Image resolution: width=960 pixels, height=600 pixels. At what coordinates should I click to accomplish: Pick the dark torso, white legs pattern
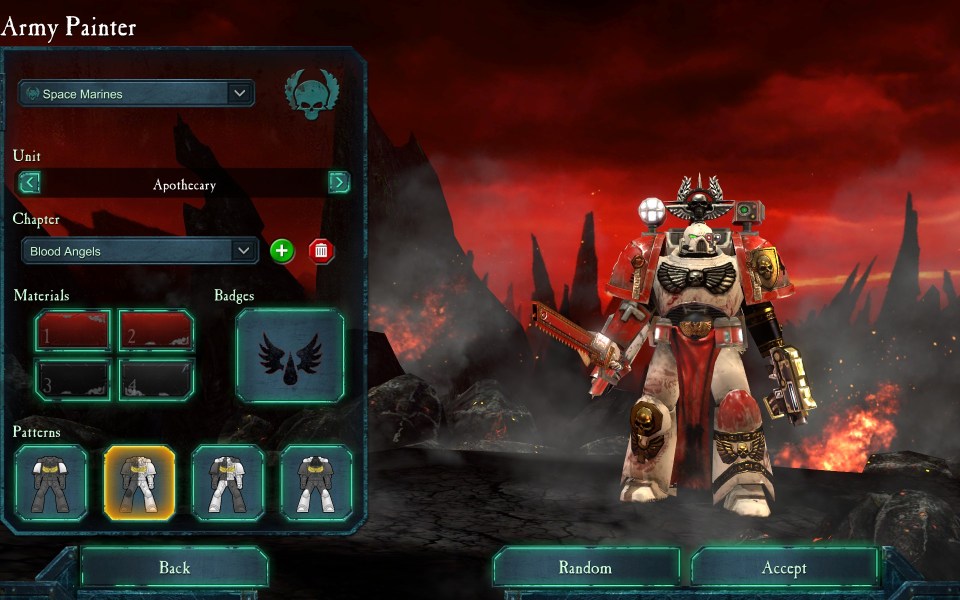[316, 483]
